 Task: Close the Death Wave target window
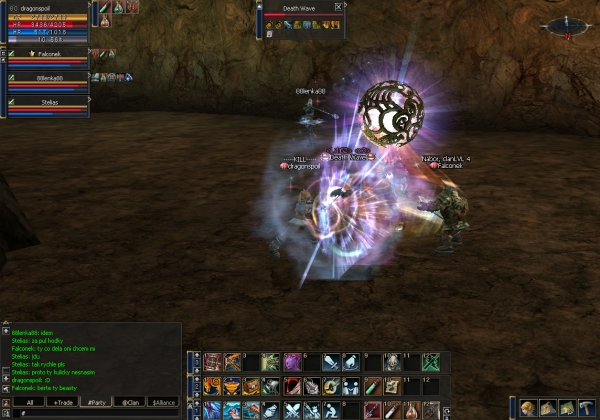pyautogui.click(x=338, y=6)
